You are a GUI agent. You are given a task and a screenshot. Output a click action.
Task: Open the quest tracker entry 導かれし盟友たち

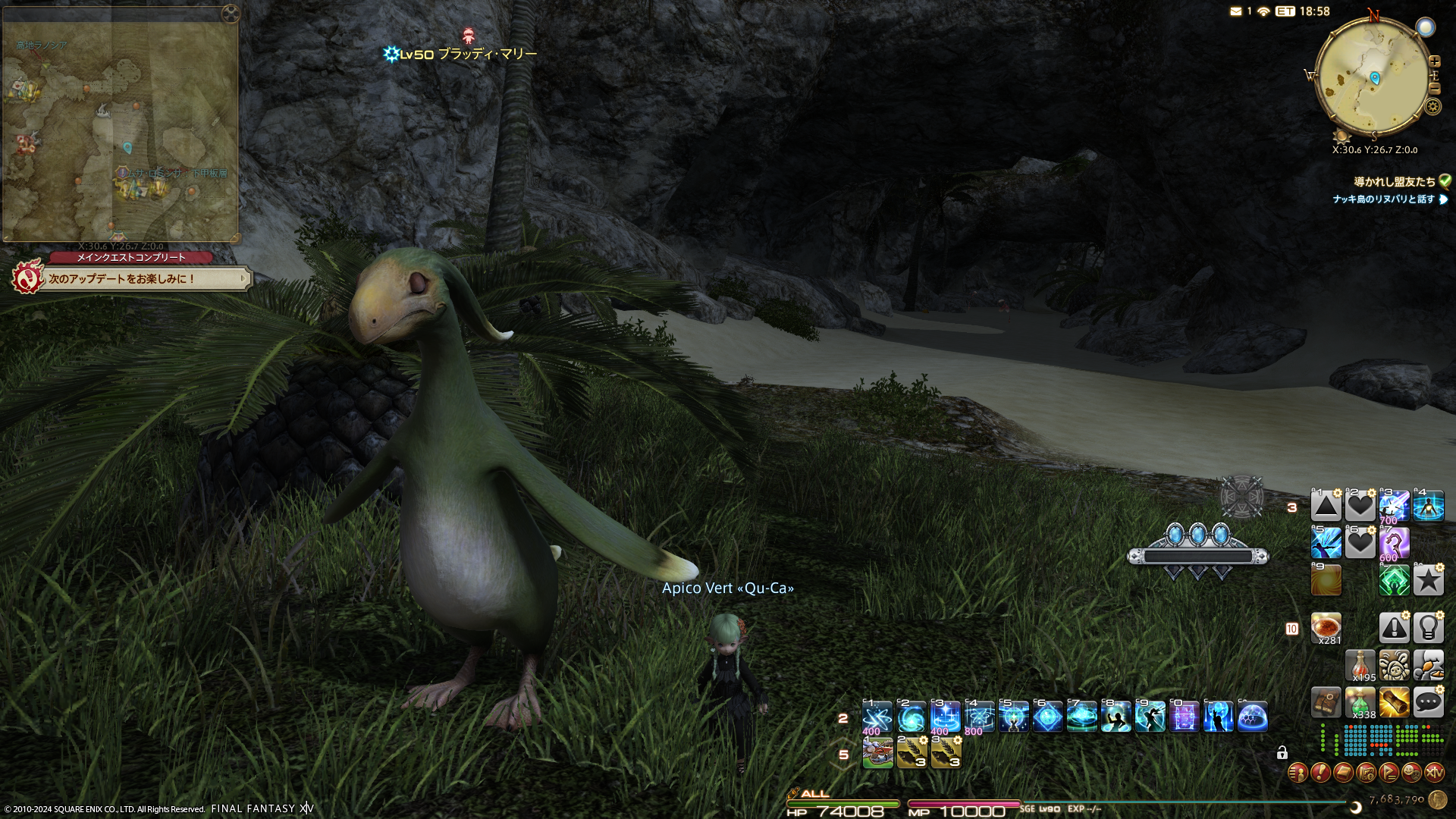pyautogui.click(x=1395, y=182)
